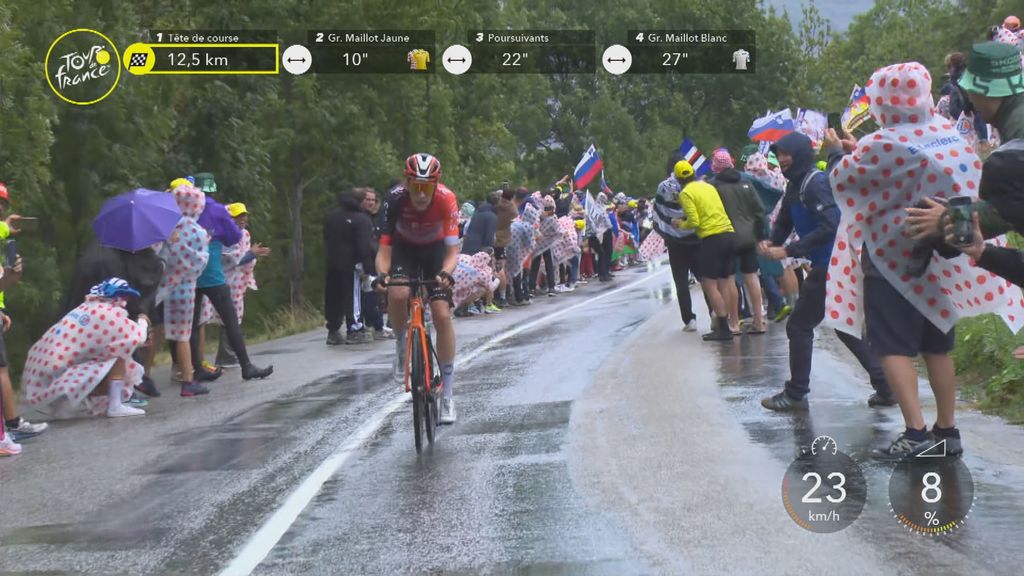Click the yellow jersey icon
Viewport: 1024px width, 576px height.
(x=418, y=59)
